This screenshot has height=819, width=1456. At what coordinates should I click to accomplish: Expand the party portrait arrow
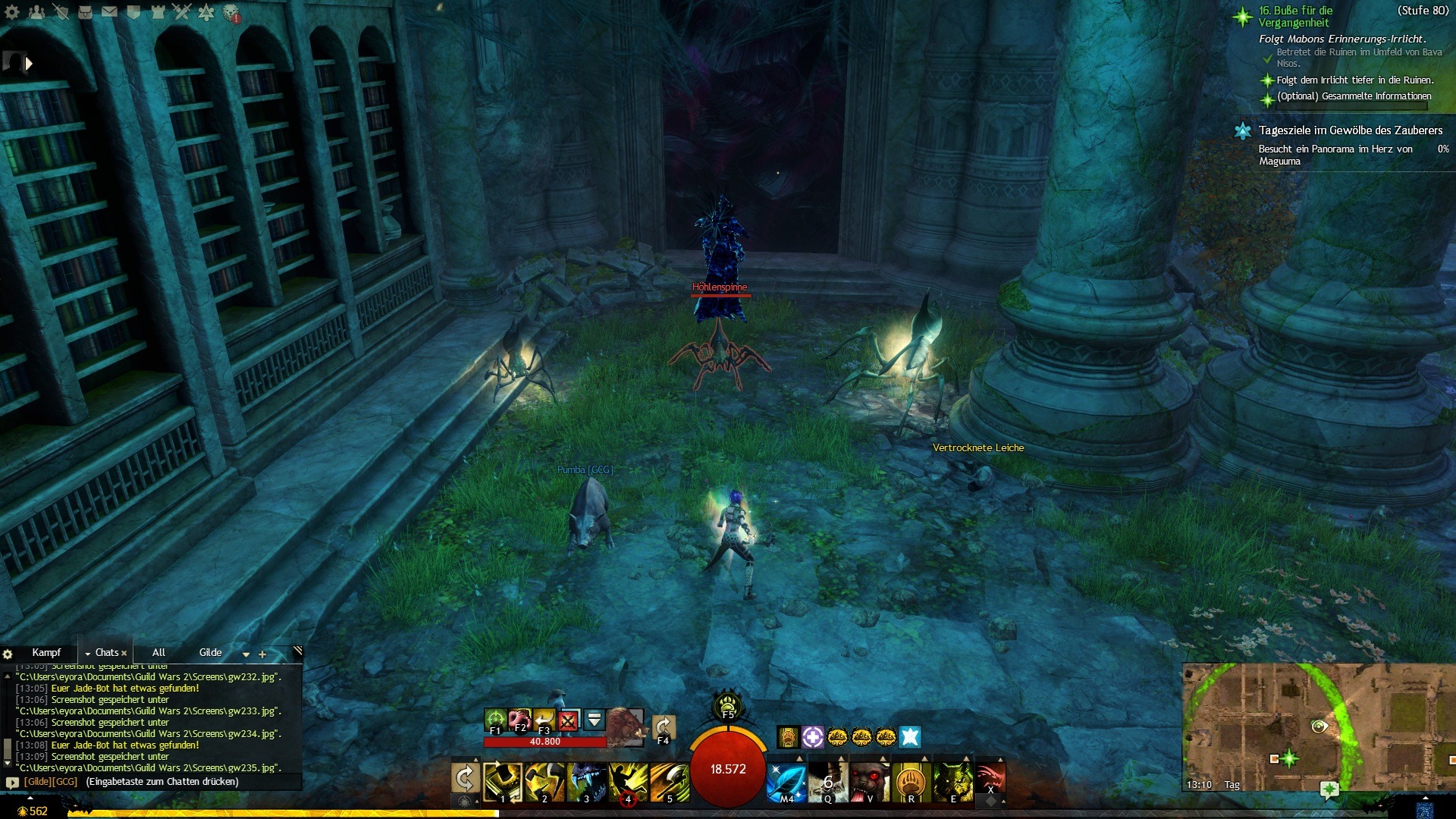29,64
